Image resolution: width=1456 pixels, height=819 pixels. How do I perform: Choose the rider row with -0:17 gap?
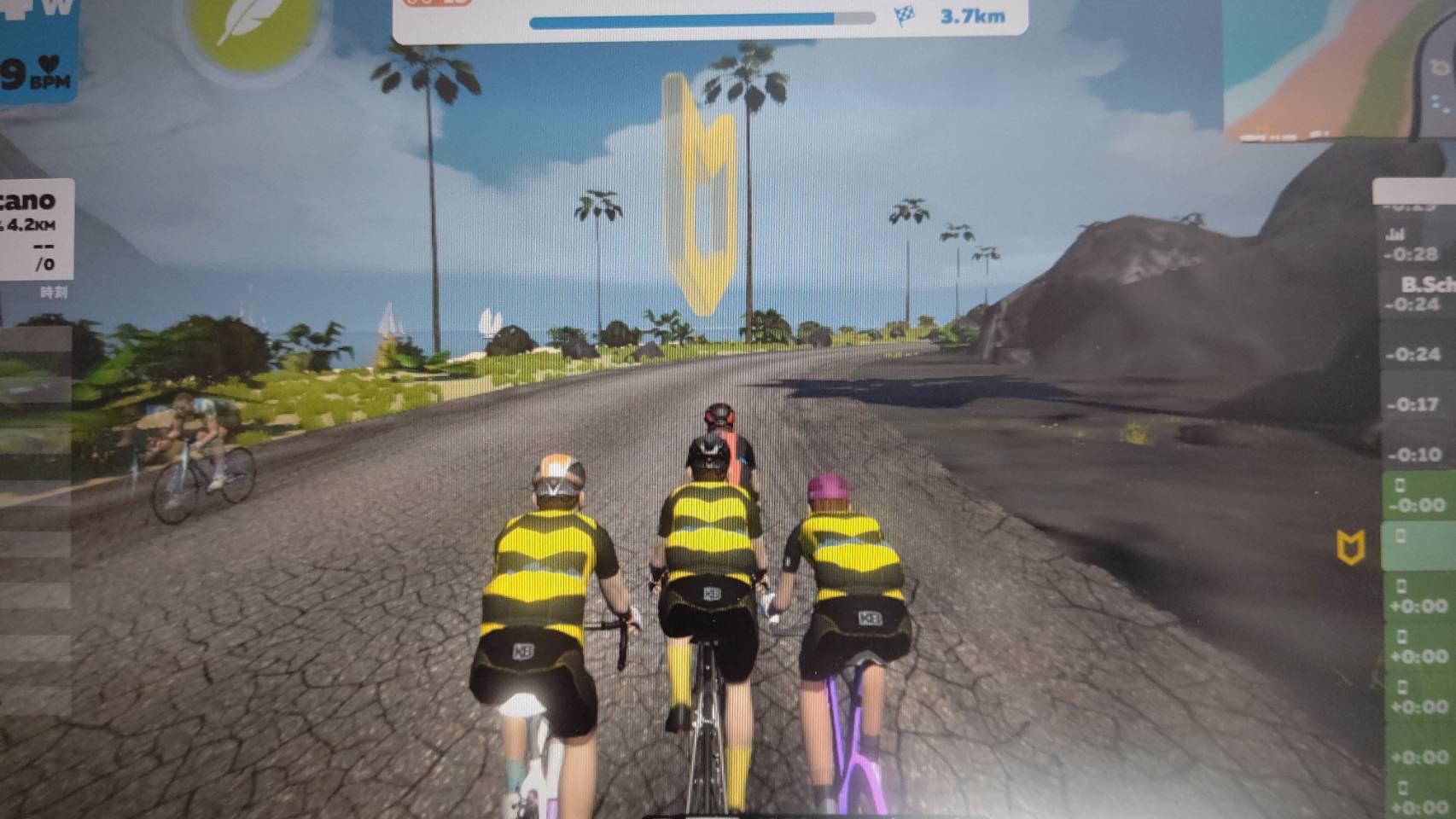tap(1415, 404)
